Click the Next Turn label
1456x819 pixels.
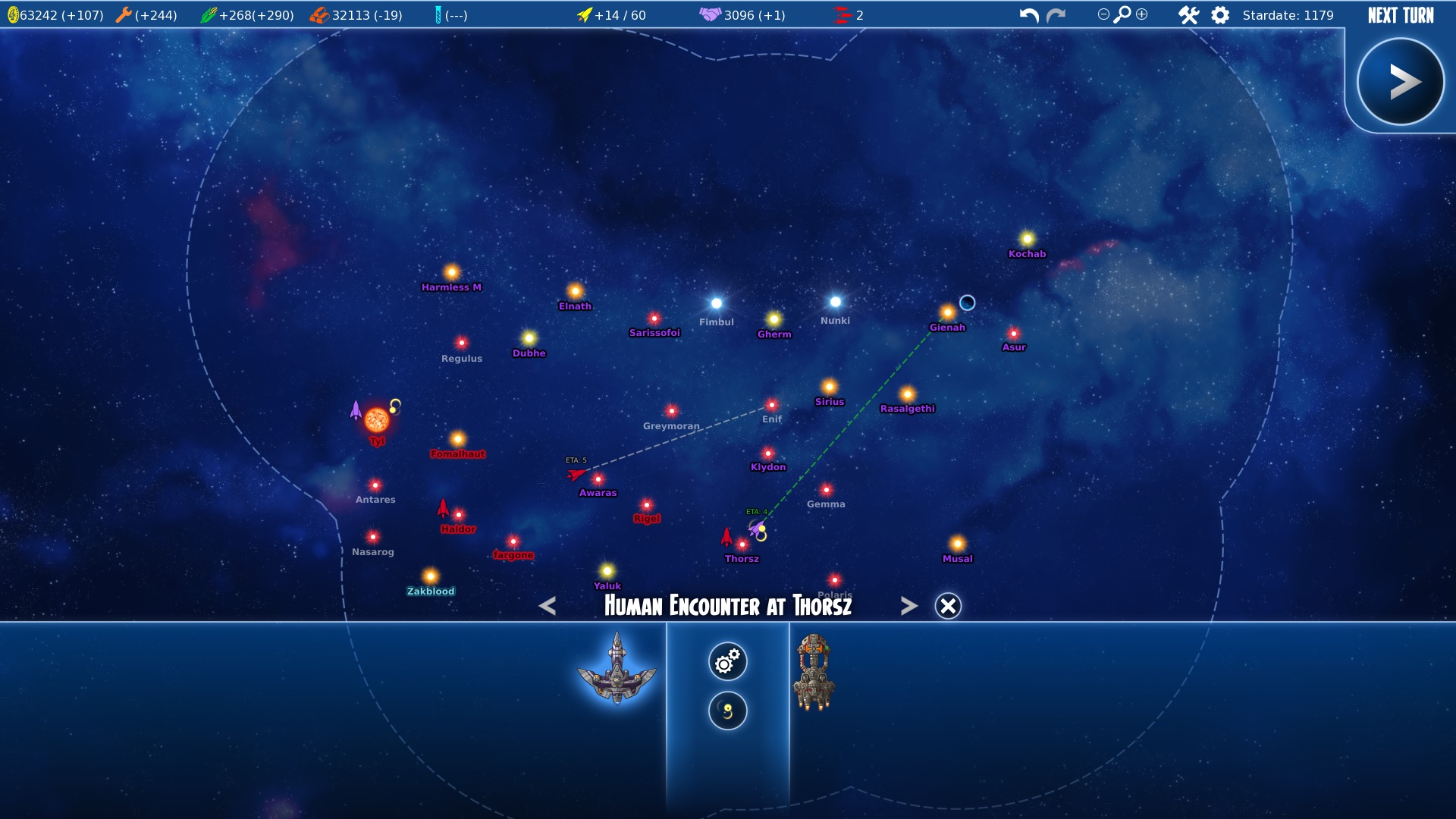(x=1401, y=15)
